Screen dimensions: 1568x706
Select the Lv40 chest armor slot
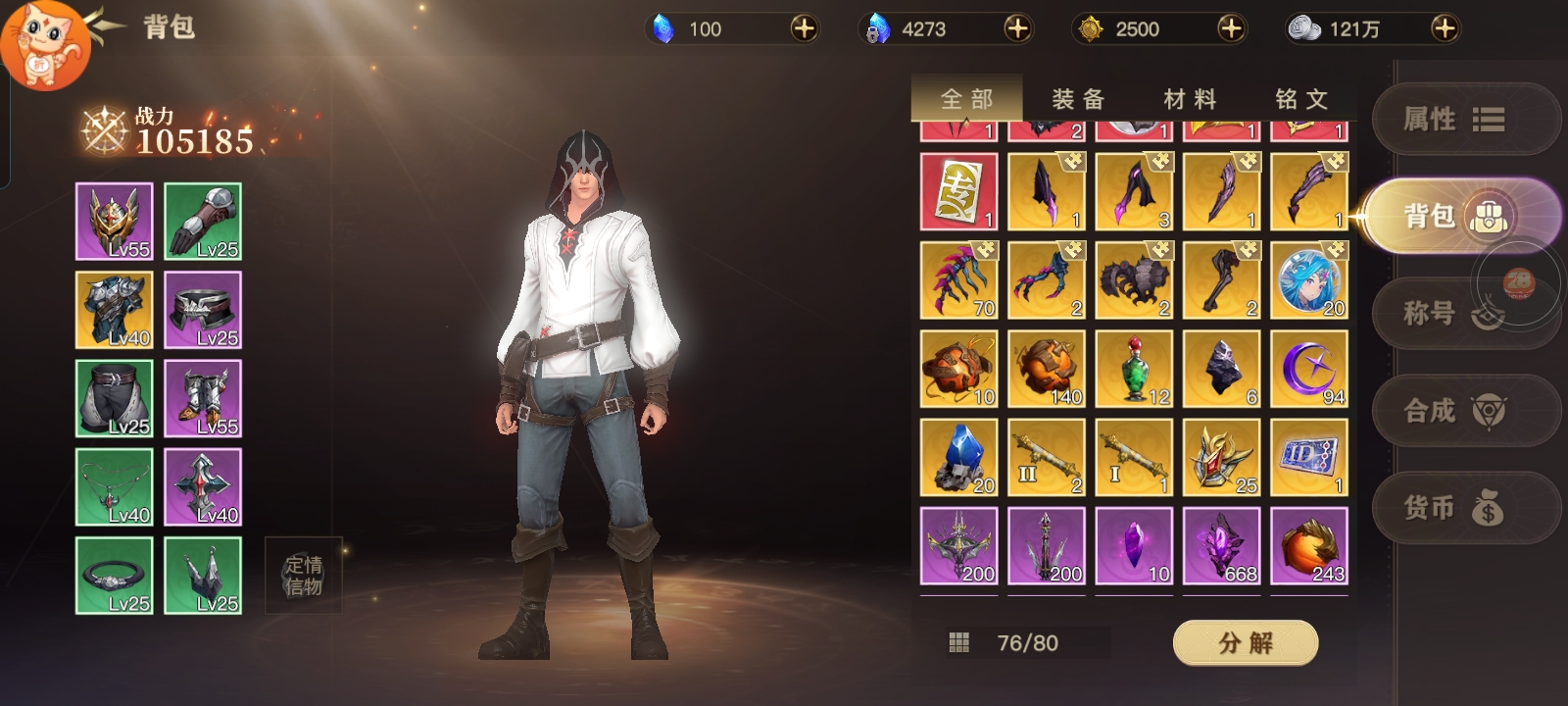tap(115, 310)
